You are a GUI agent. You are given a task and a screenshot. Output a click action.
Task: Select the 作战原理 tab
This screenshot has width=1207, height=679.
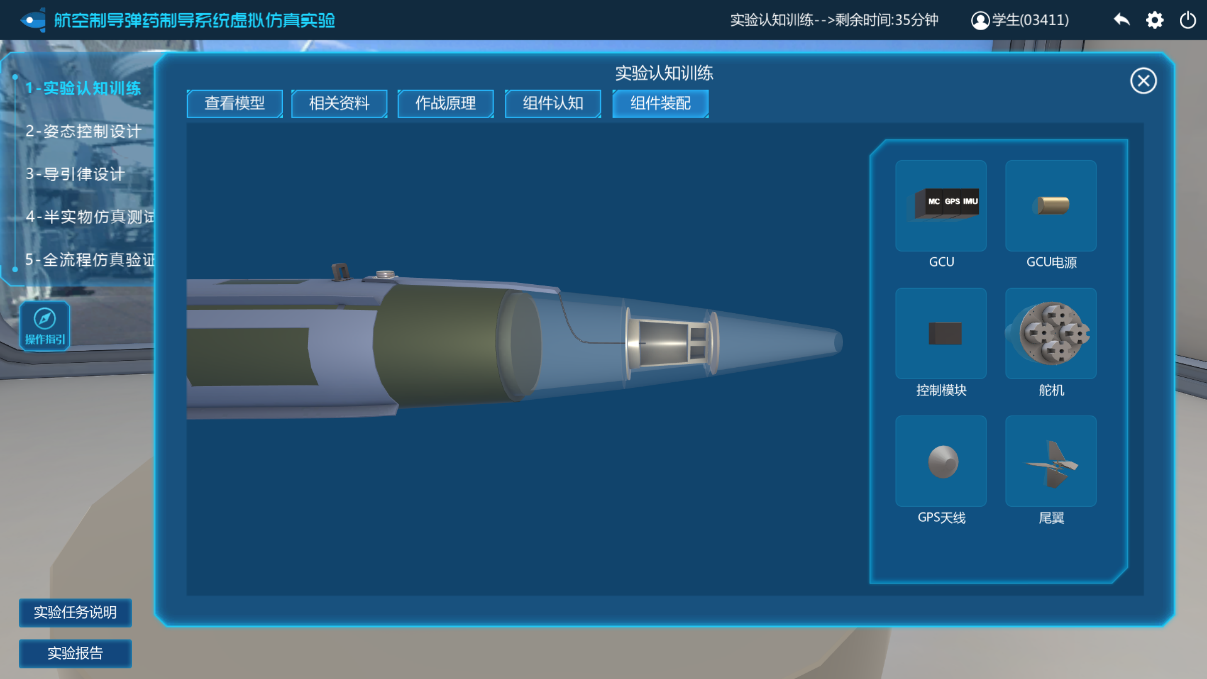click(445, 103)
